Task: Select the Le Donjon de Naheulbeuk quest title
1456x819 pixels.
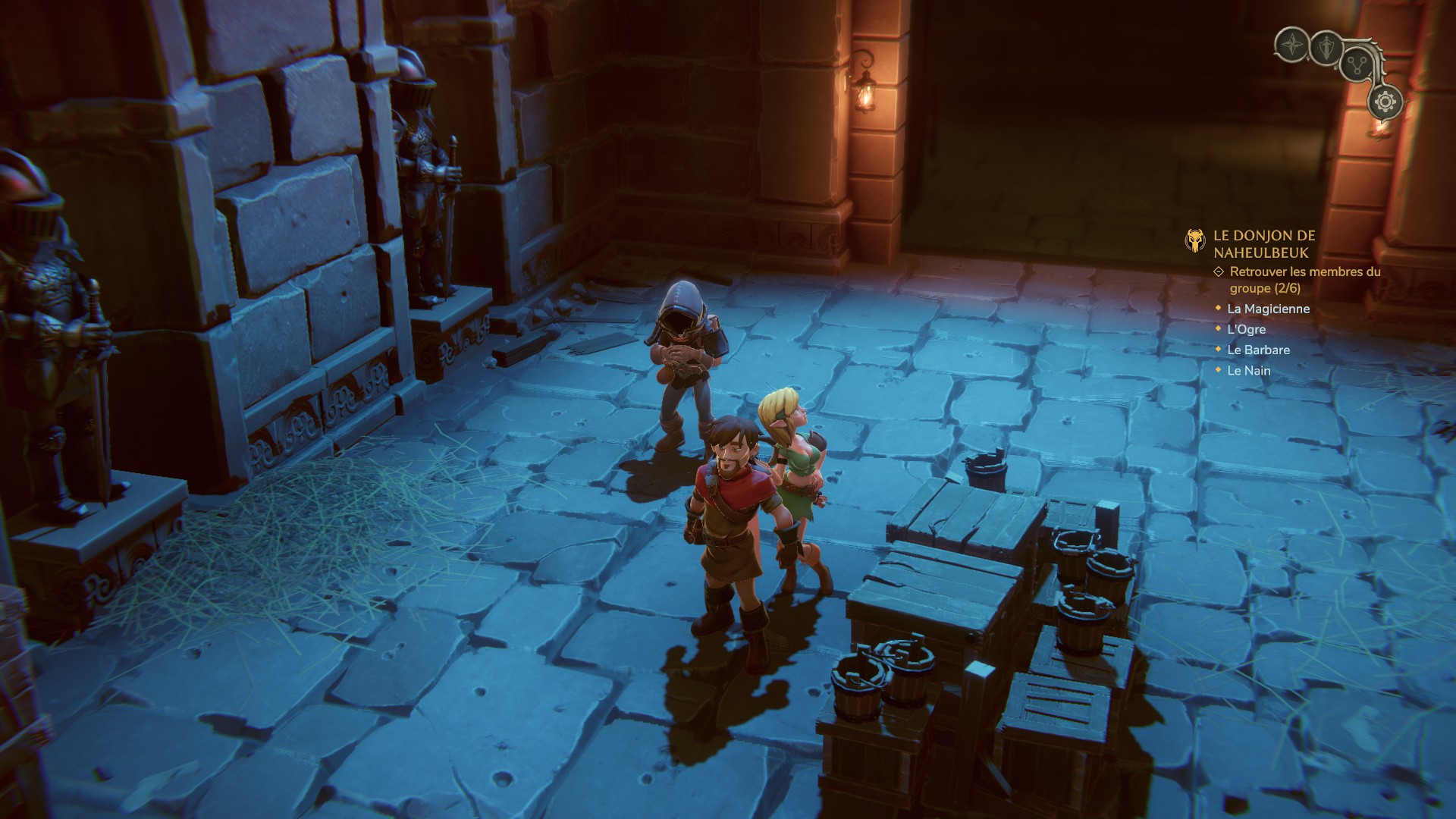Action: 1264,244
